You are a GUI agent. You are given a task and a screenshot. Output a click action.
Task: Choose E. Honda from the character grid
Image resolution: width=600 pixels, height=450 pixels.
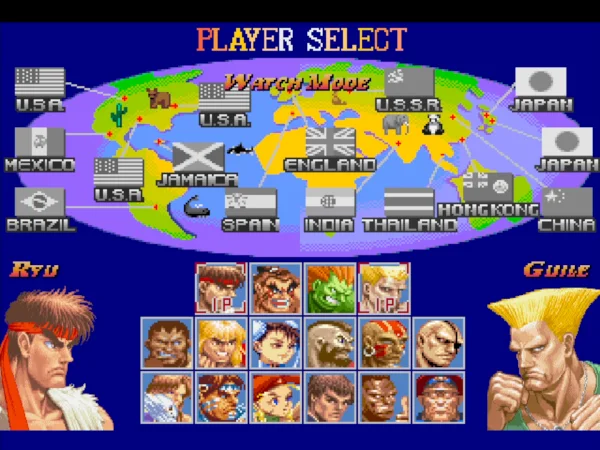[275, 288]
